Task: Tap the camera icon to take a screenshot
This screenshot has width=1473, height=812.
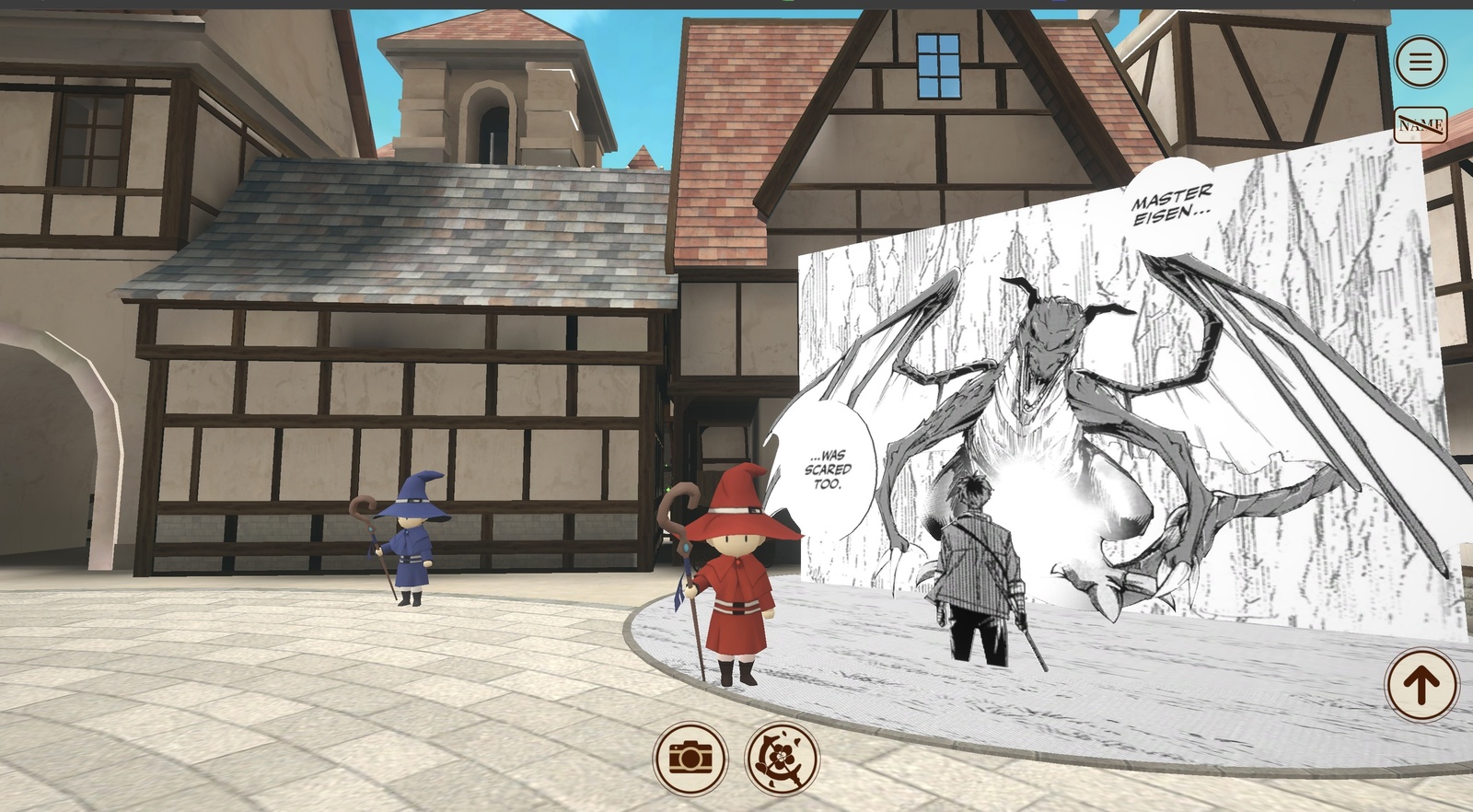Action: [689, 756]
